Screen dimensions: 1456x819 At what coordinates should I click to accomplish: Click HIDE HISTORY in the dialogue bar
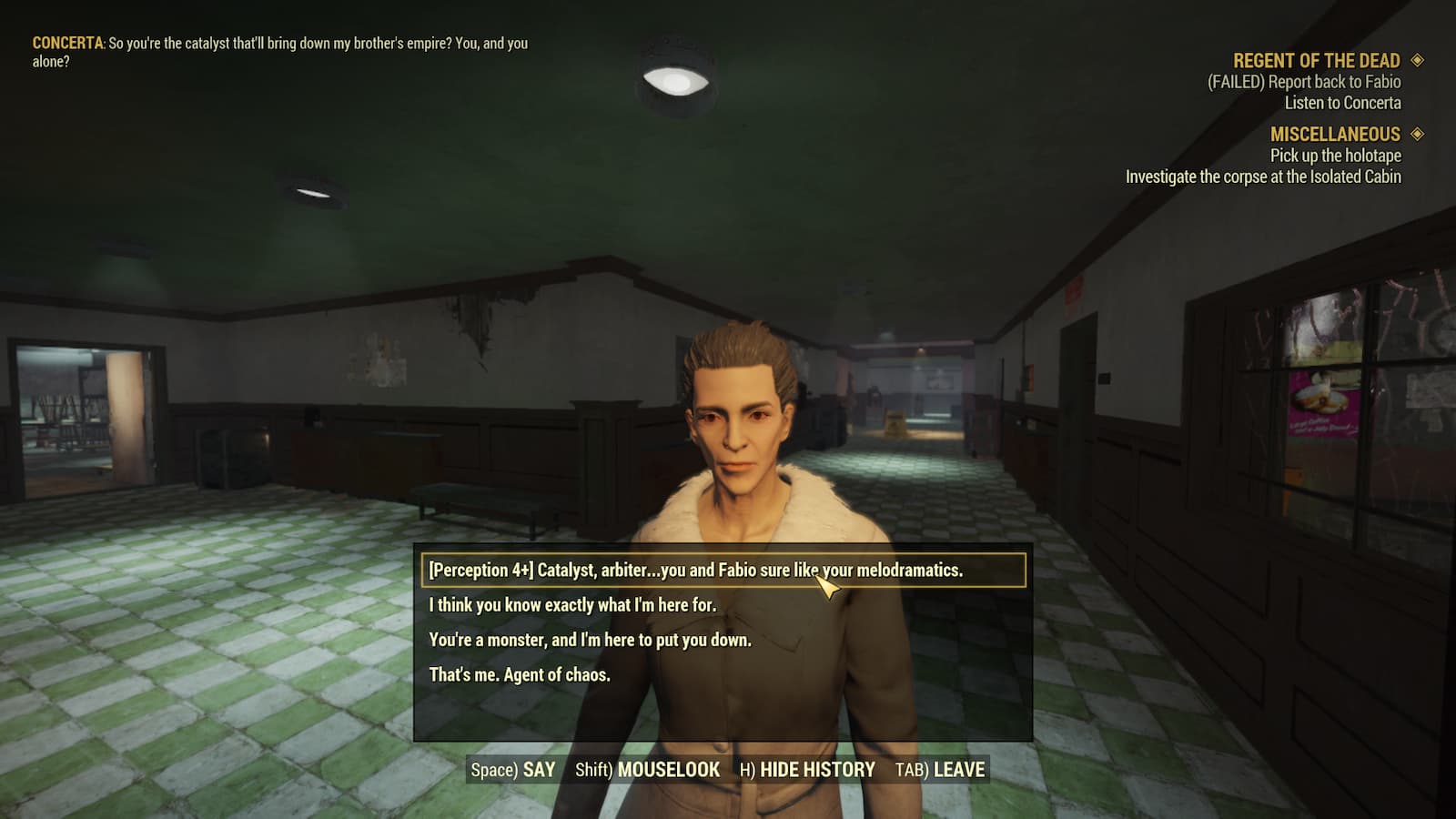coord(807,770)
